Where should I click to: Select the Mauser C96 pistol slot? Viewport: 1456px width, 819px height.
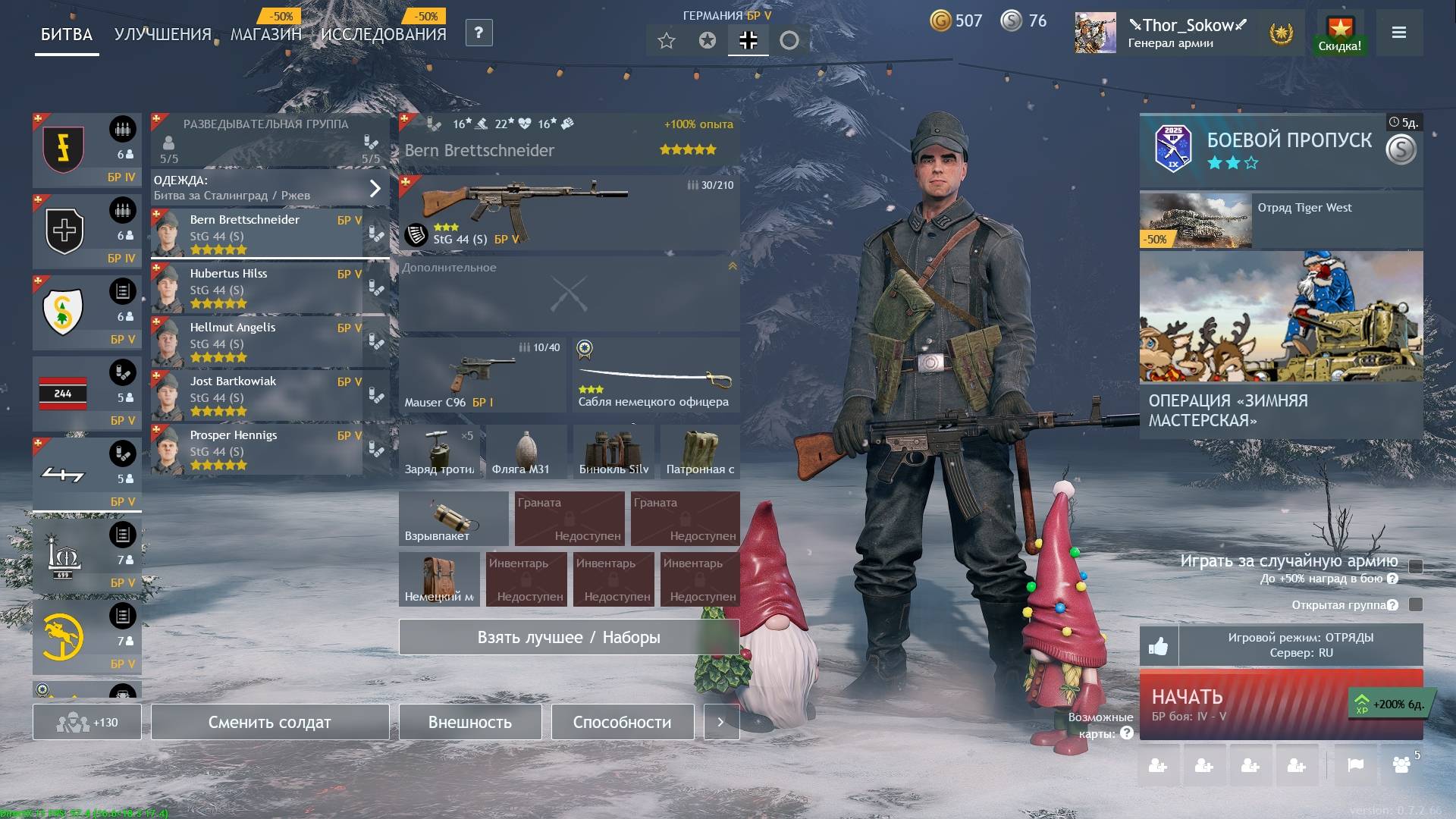[x=482, y=375]
